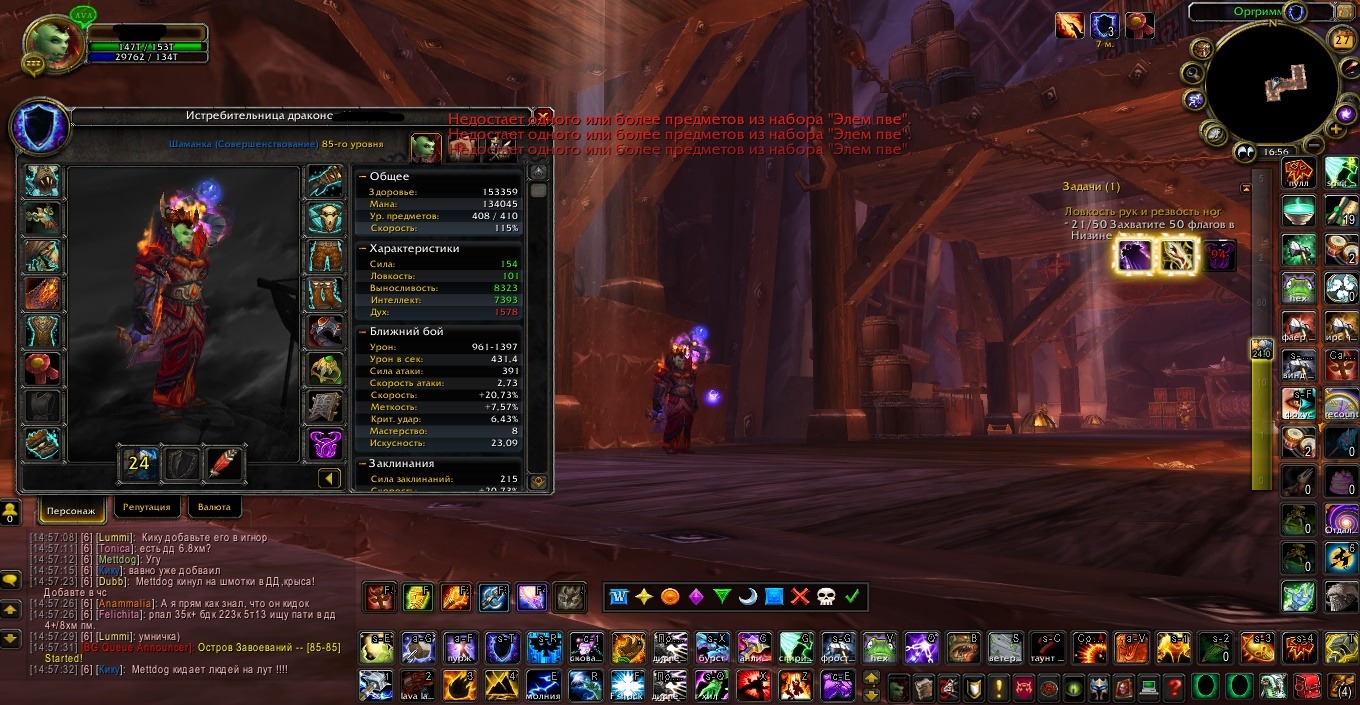Switch to the Репутация tab
The height and width of the screenshot is (705, 1360).
point(147,507)
